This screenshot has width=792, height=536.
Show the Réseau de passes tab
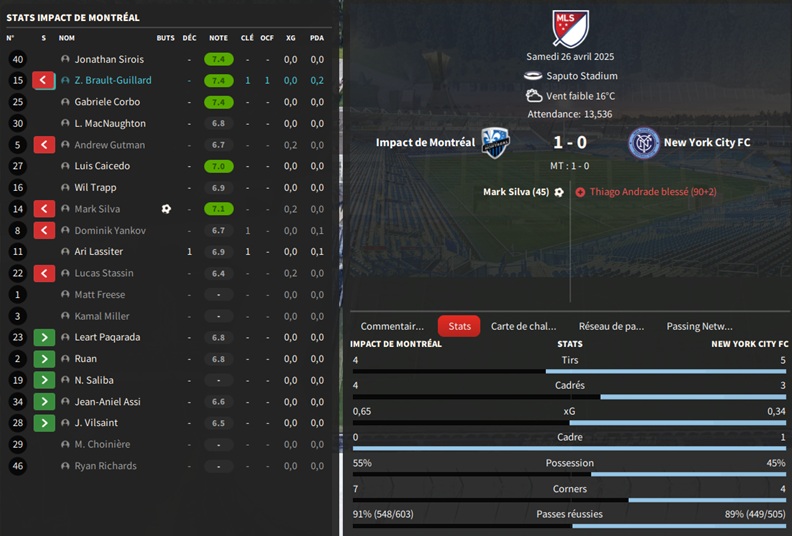pyautogui.click(x=611, y=326)
